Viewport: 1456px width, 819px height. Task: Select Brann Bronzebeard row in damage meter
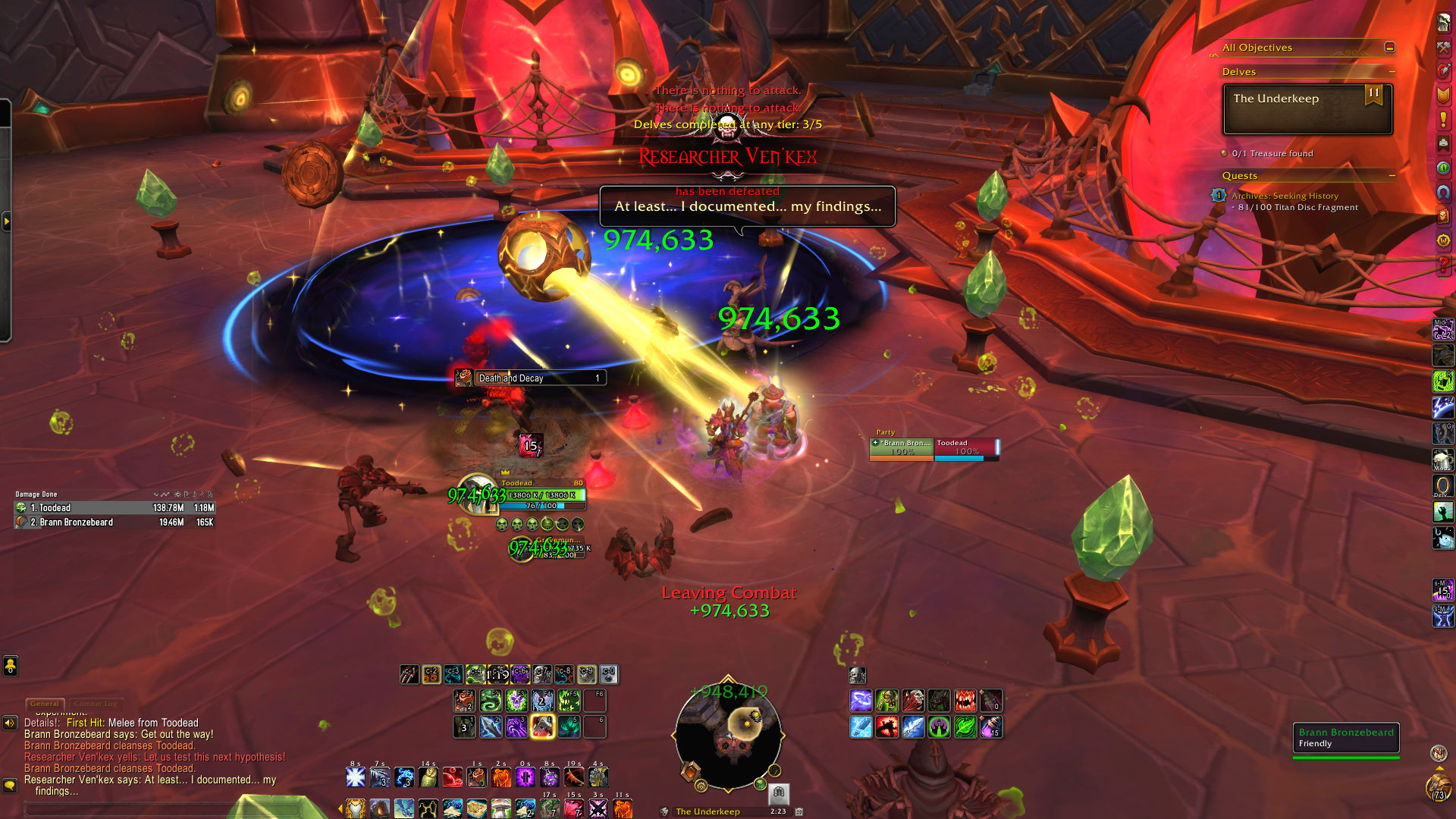click(x=115, y=522)
